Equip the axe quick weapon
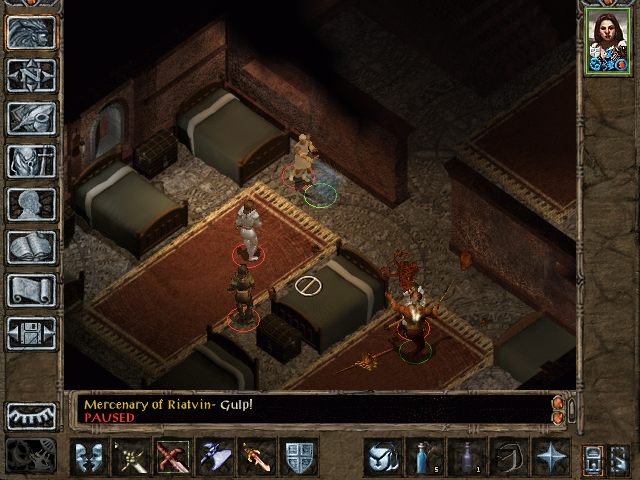 (x=215, y=457)
